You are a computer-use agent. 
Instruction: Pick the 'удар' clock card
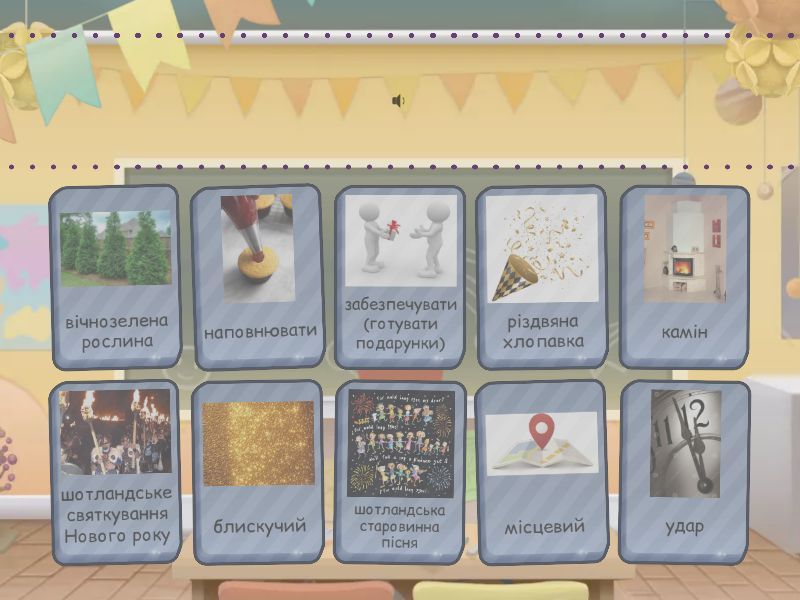coord(685,472)
